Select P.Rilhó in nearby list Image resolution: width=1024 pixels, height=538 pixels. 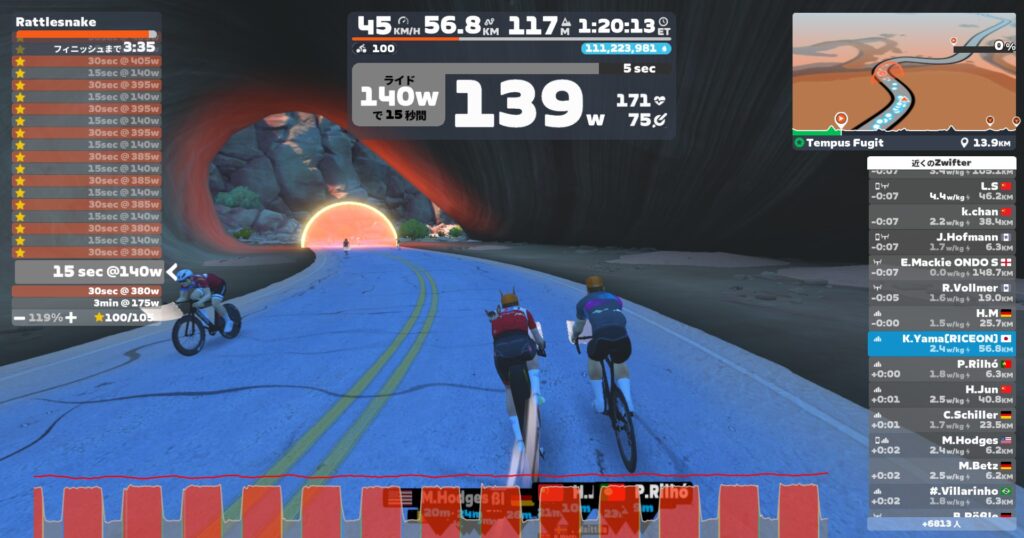click(941, 369)
